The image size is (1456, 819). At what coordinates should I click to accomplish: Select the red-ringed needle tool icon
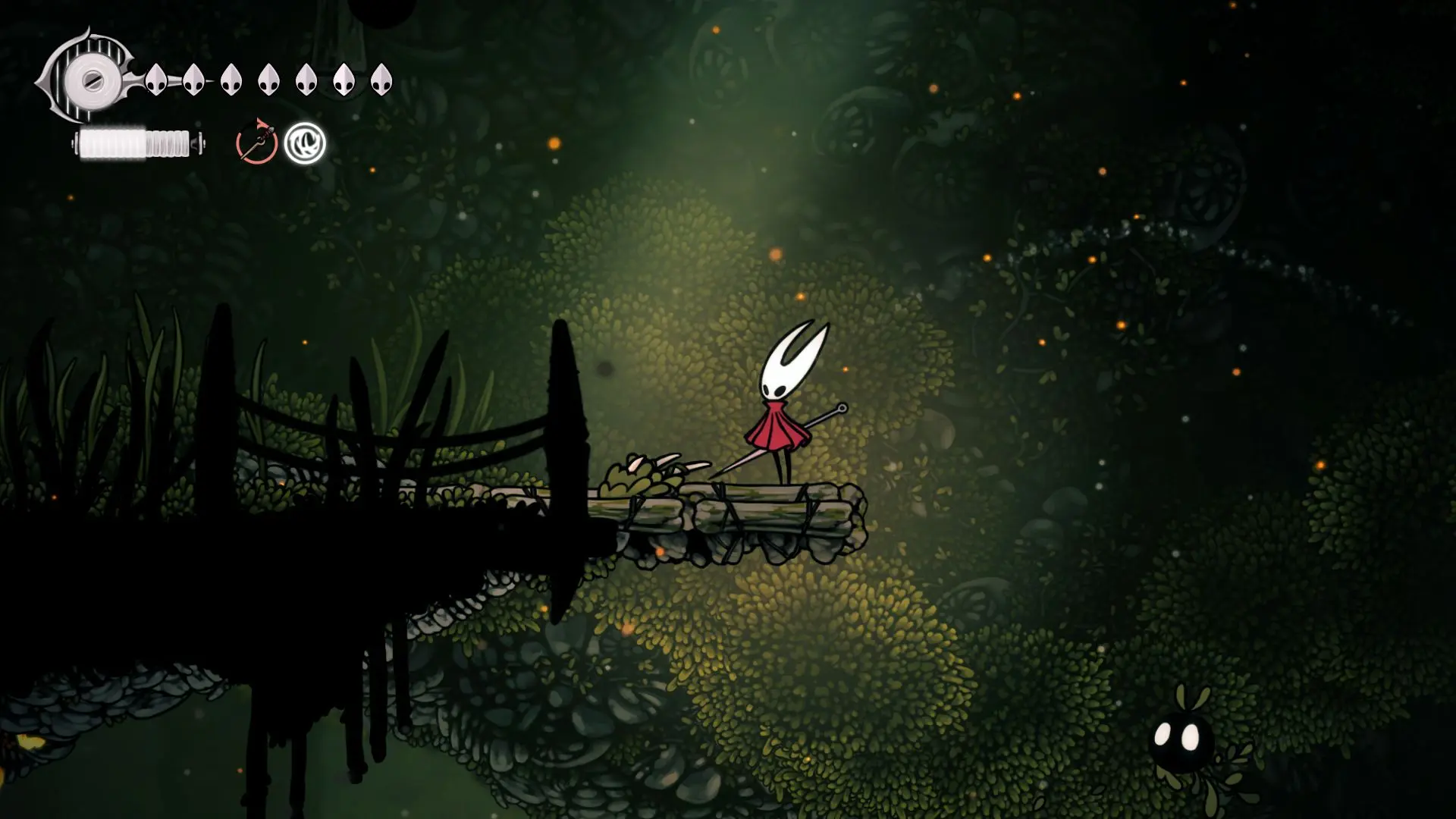(x=256, y=143)
